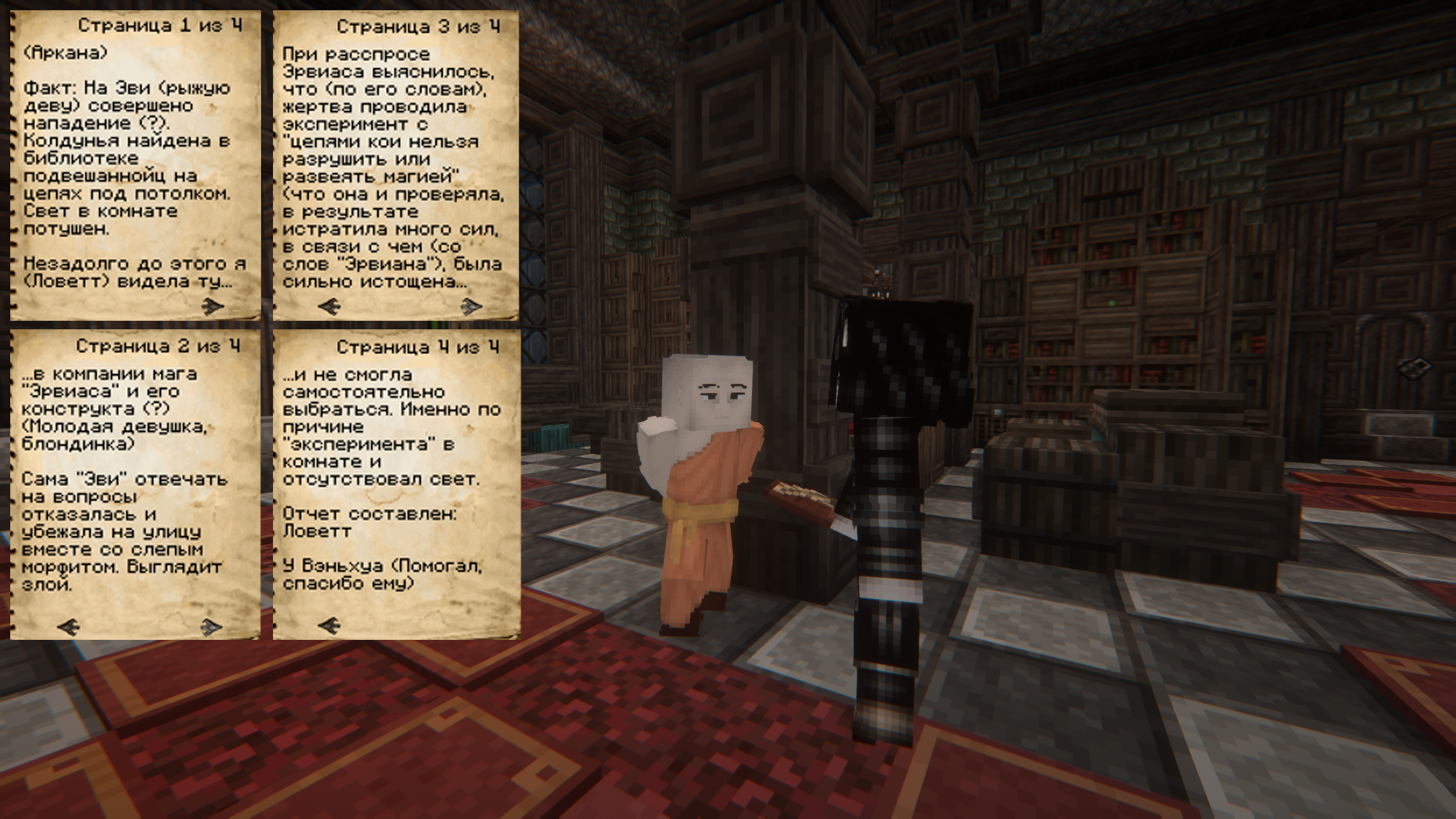Screen dimensions: 1456x819
Task: Return to previous page from page 4
Action: point(329,627)
